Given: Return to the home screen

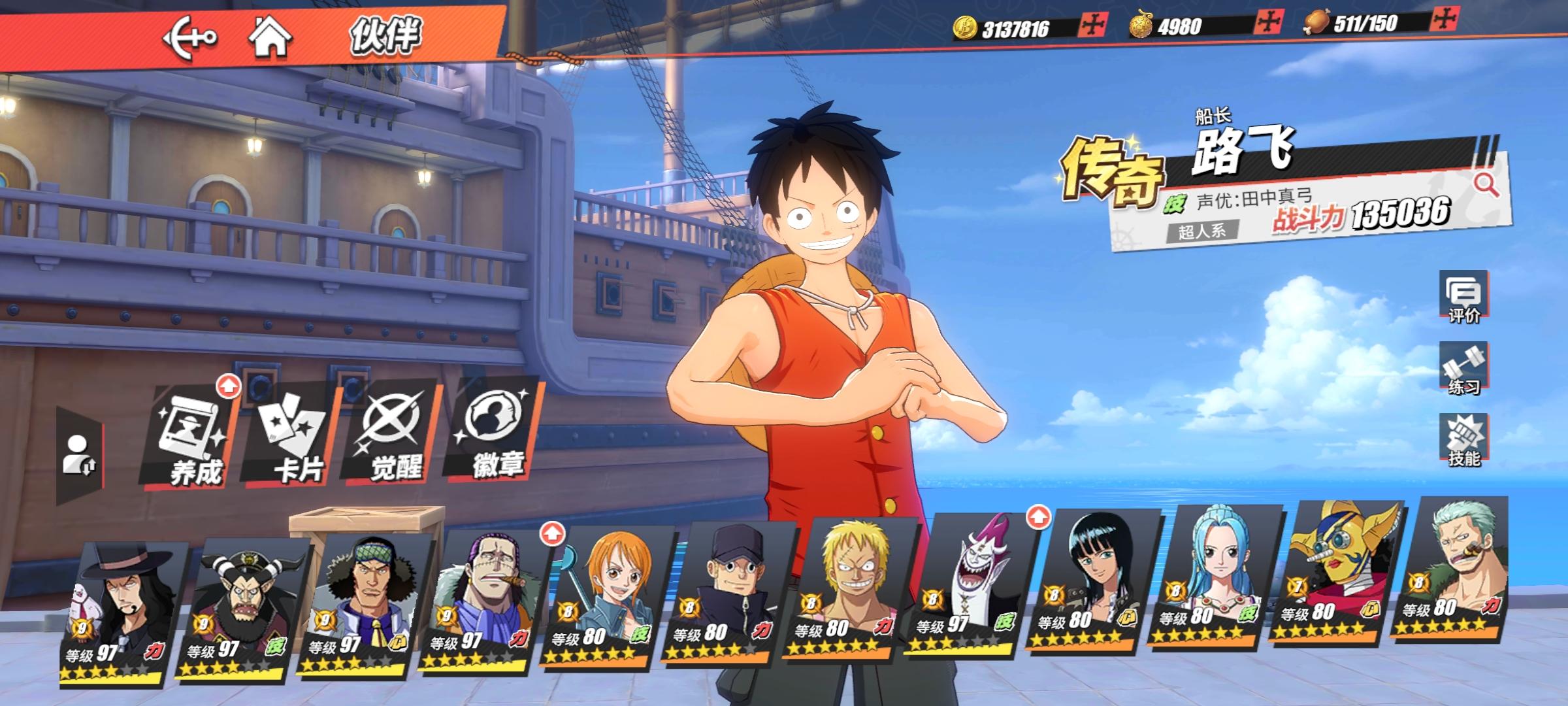Looking at the screenshot, I should [x=270, y=37].
